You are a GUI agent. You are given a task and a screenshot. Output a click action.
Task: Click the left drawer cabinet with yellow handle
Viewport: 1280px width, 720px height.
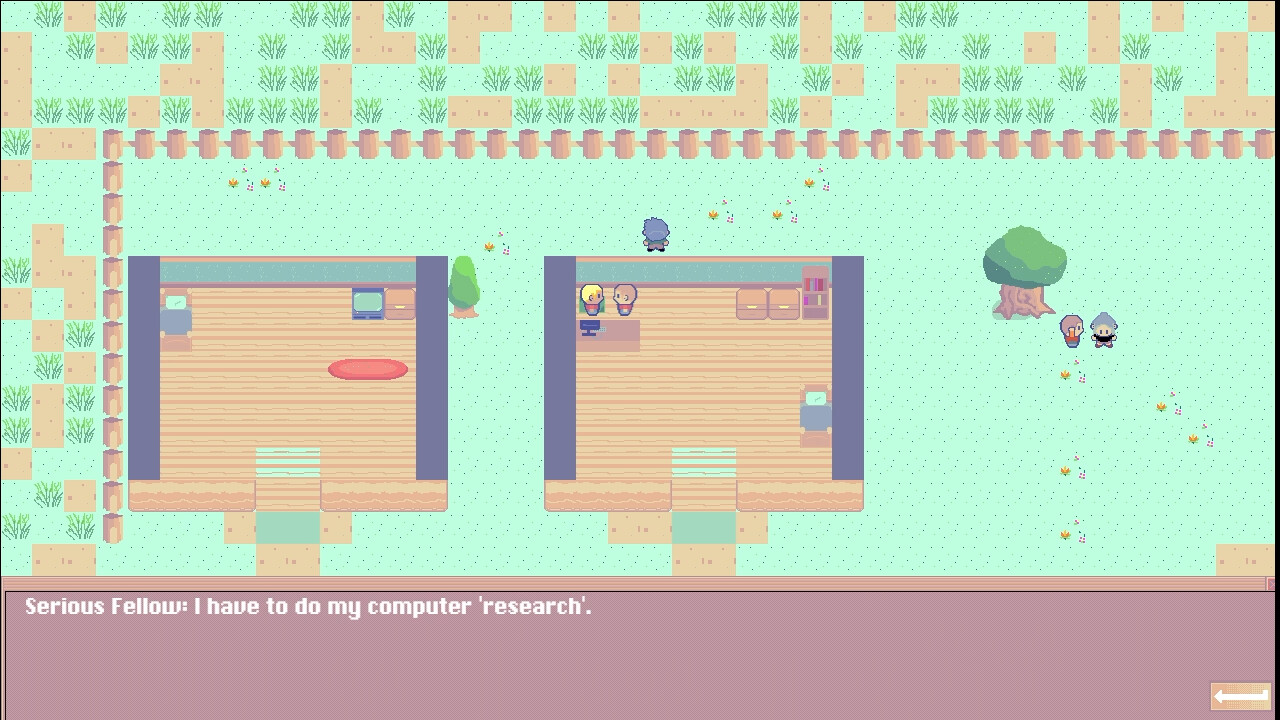click(x=752, y=303)
